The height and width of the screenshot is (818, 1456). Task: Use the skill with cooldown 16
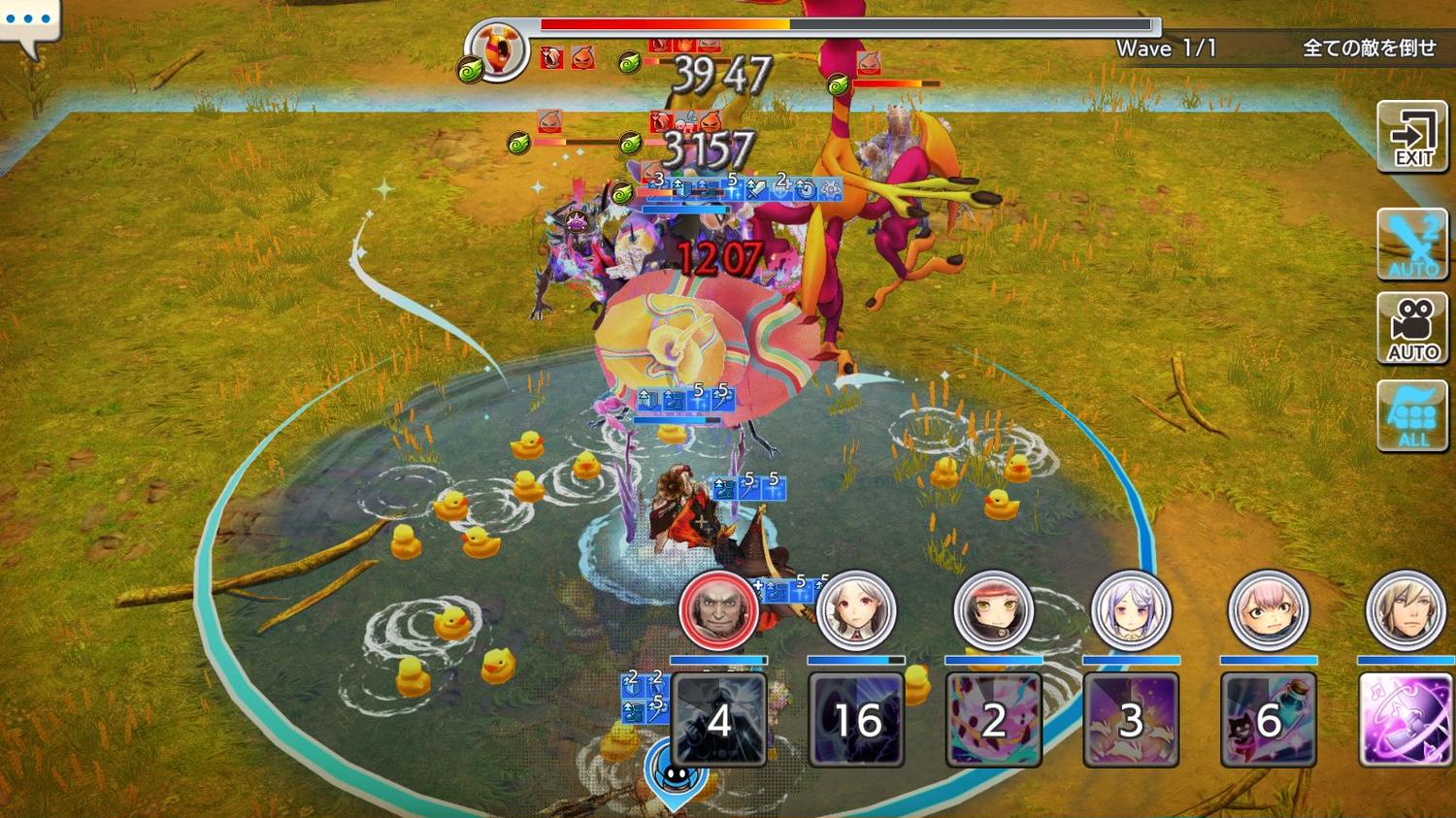[x=856, y=719]
